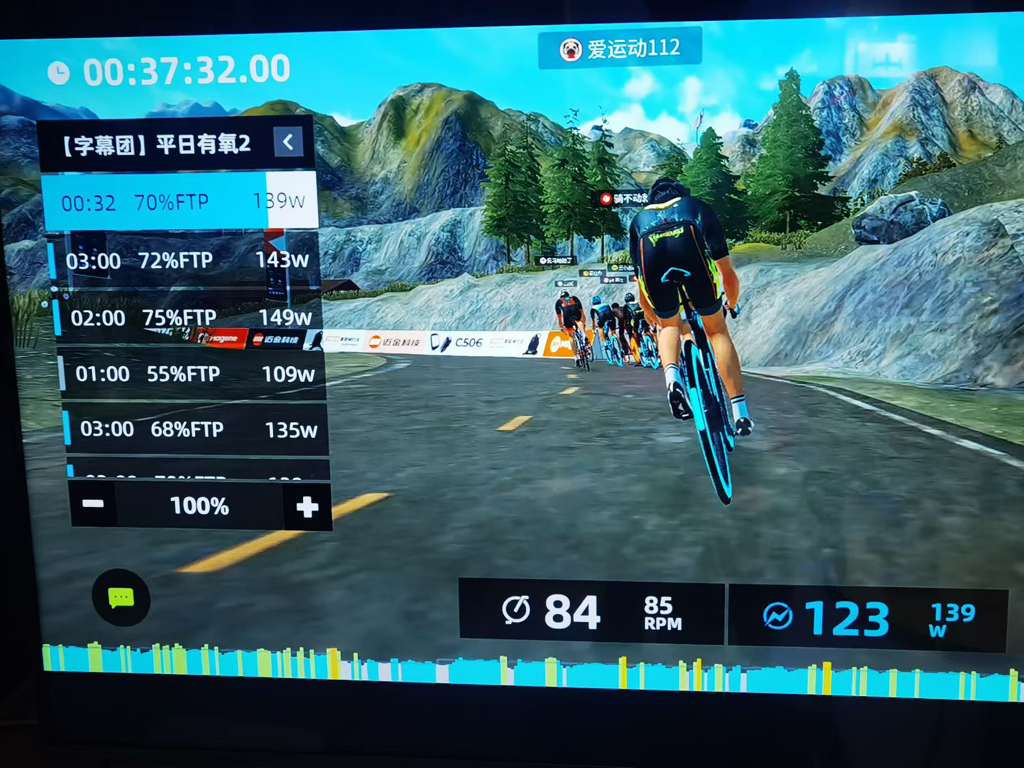The image size is (1024, 768).
Task: Open the chat via the green speech bubble
Action: [x=121, y=597]
